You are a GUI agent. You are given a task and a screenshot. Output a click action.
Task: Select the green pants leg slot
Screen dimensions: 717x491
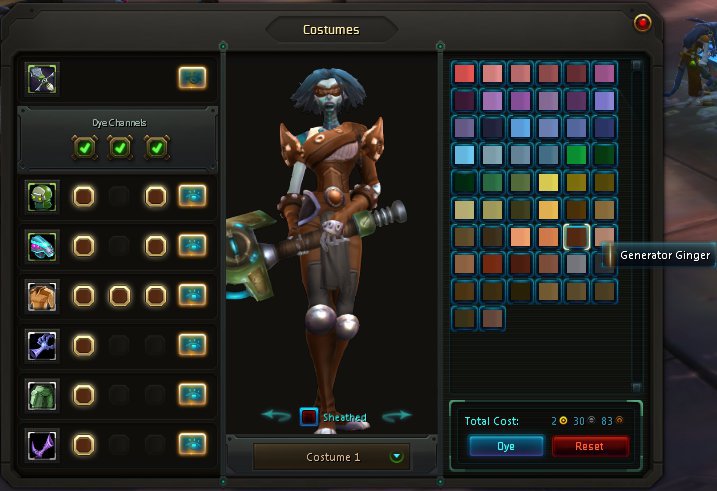pos(44,394)
